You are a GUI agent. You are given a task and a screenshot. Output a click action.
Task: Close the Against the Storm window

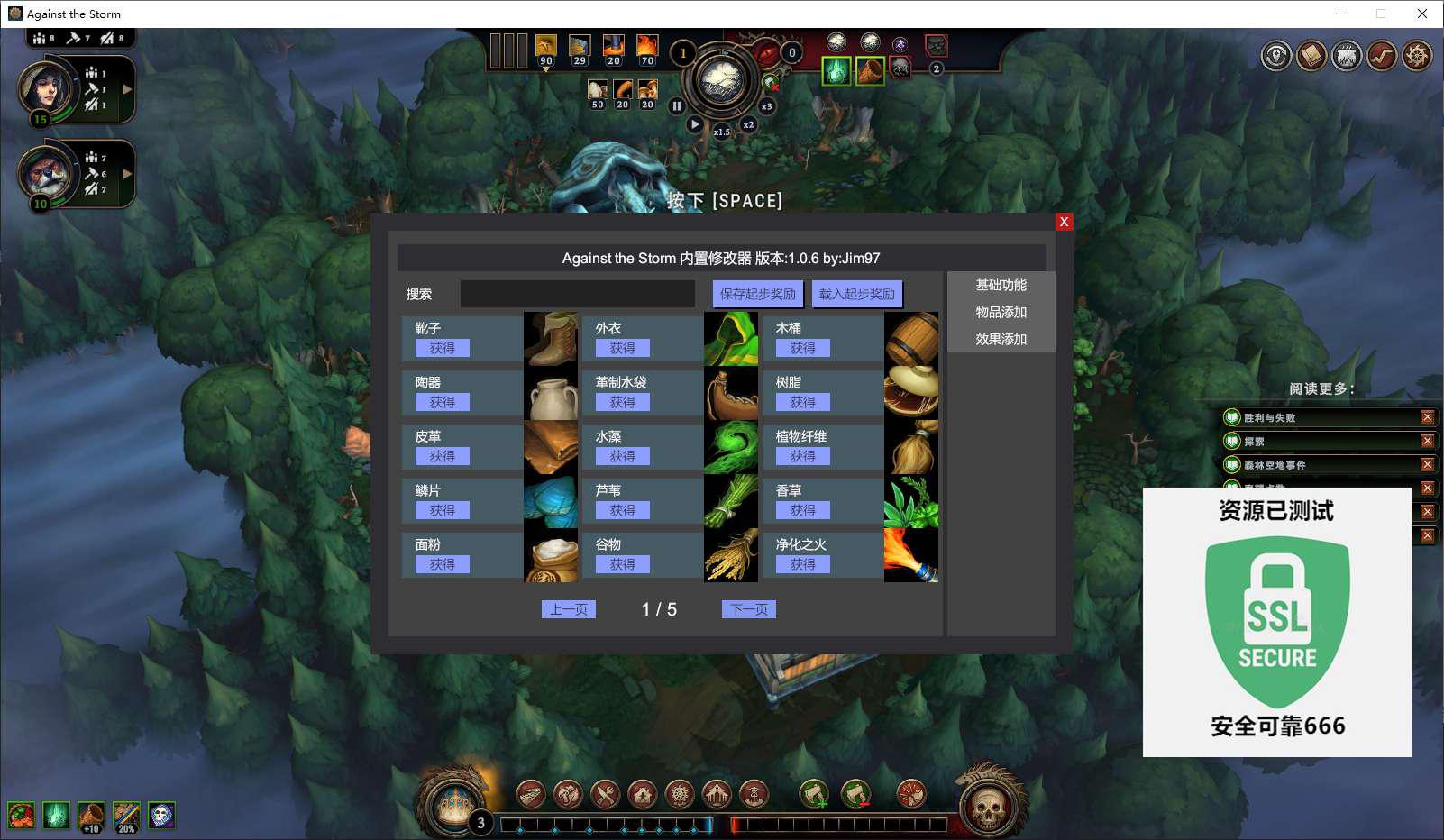pyautogui.click(x=1422, y=14)
